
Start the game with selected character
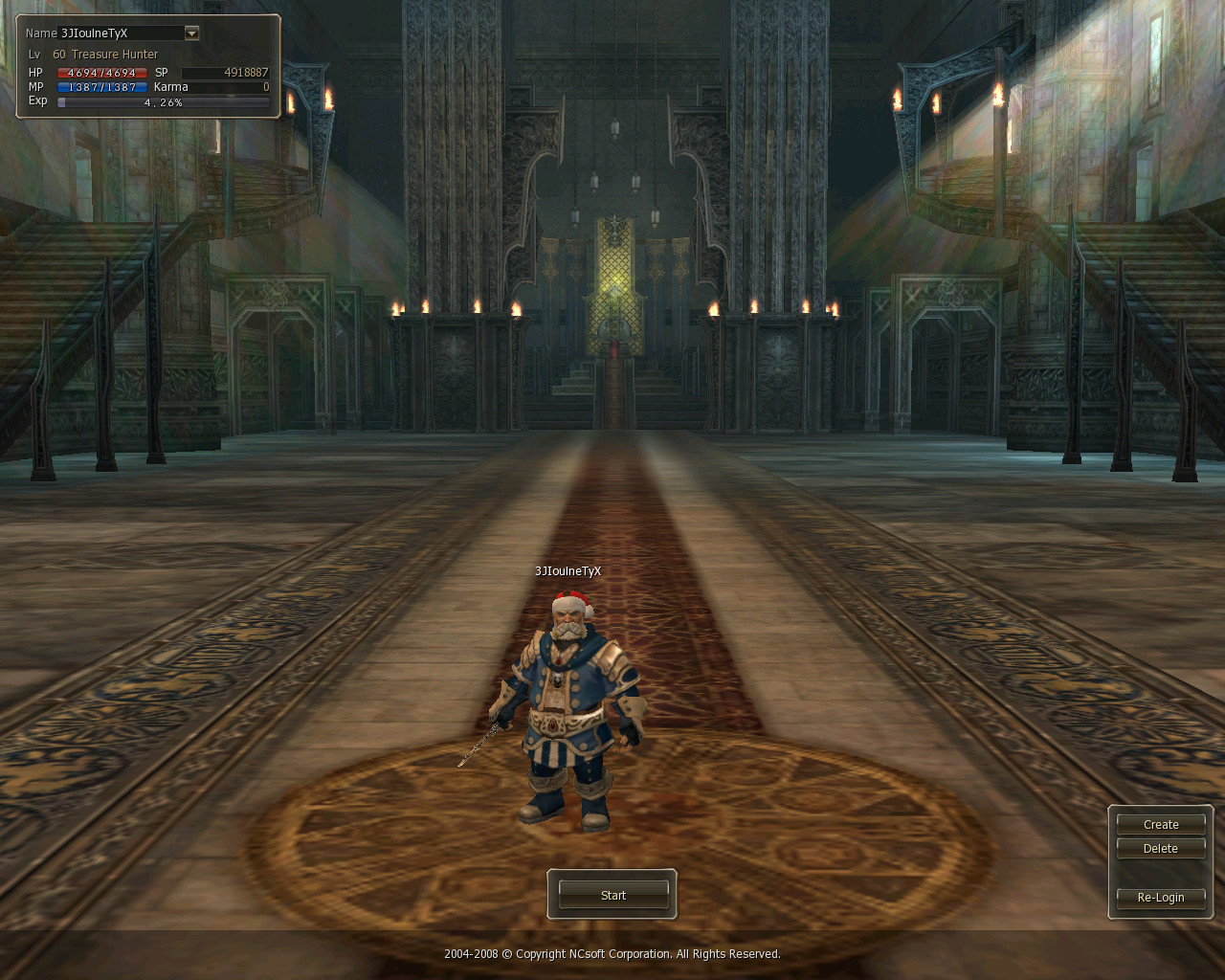pyautogui.click(x=612, y=895)
